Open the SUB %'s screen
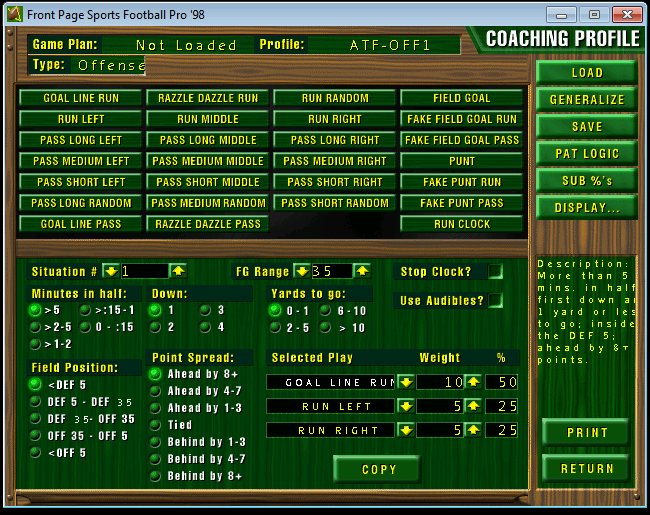Screen dimensions: 650x515 [x=586, y=180]
